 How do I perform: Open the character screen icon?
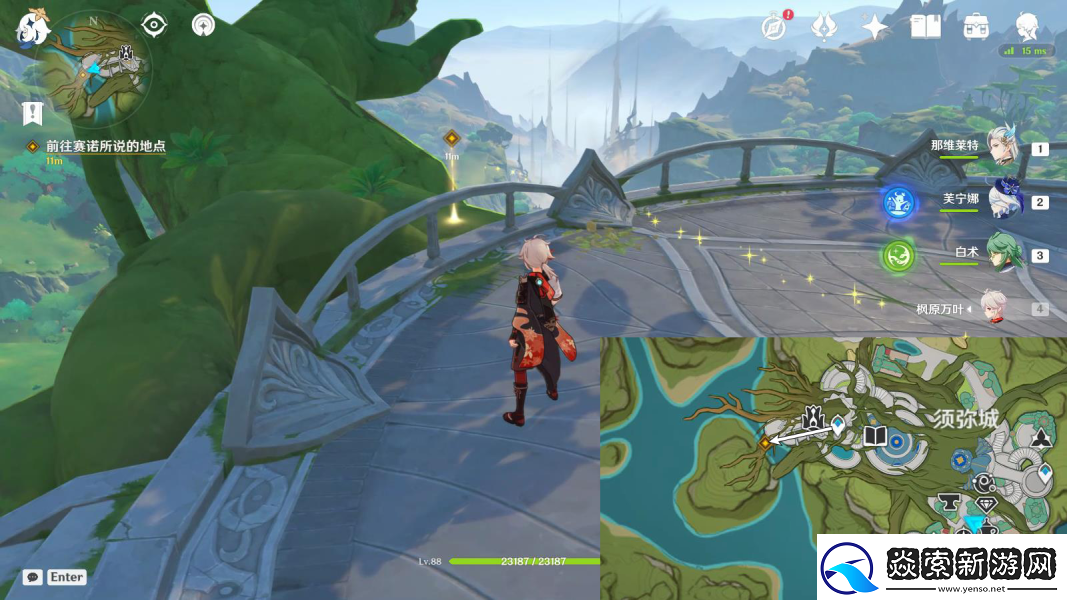point(1027,26)
